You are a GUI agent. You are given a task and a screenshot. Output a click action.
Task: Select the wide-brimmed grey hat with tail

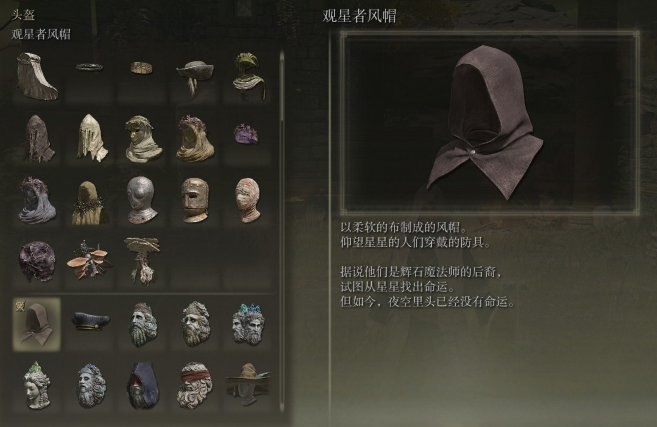(194, 76)
